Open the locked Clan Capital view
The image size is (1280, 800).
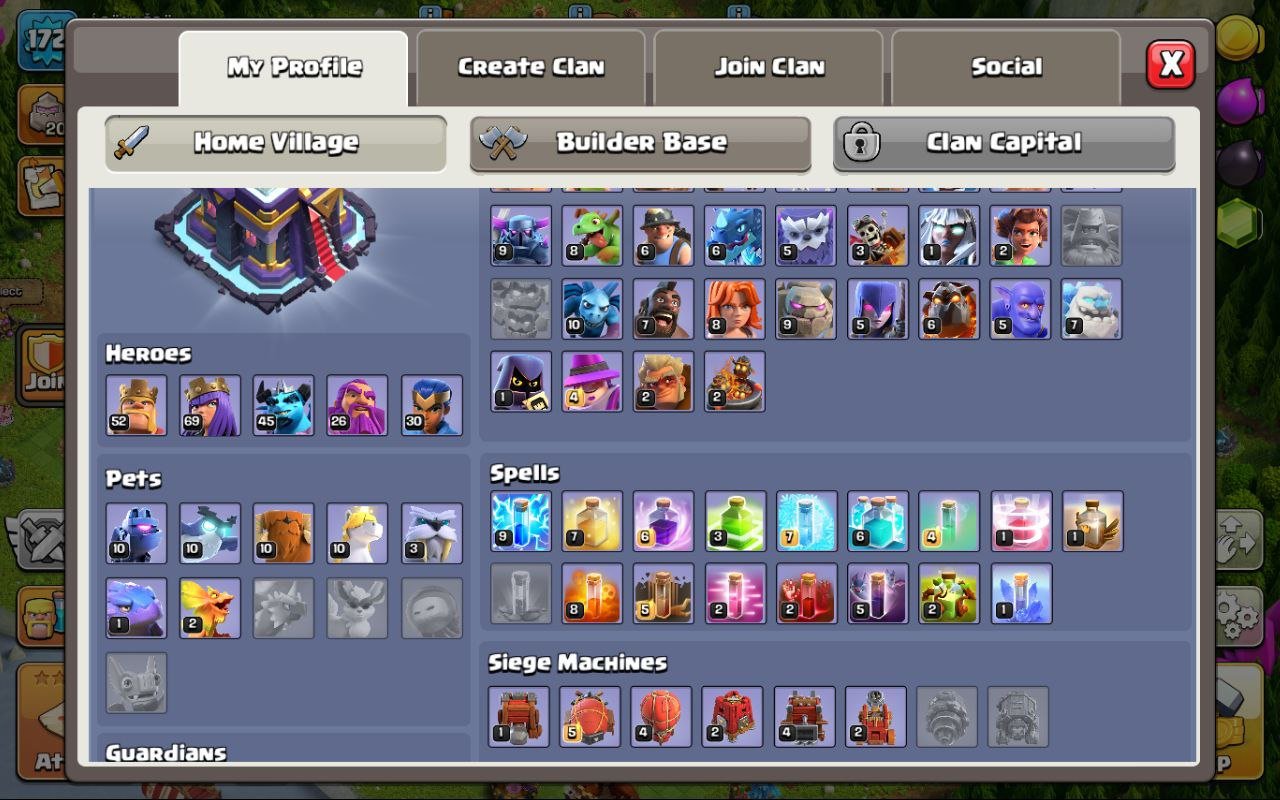pos(1005,142)
